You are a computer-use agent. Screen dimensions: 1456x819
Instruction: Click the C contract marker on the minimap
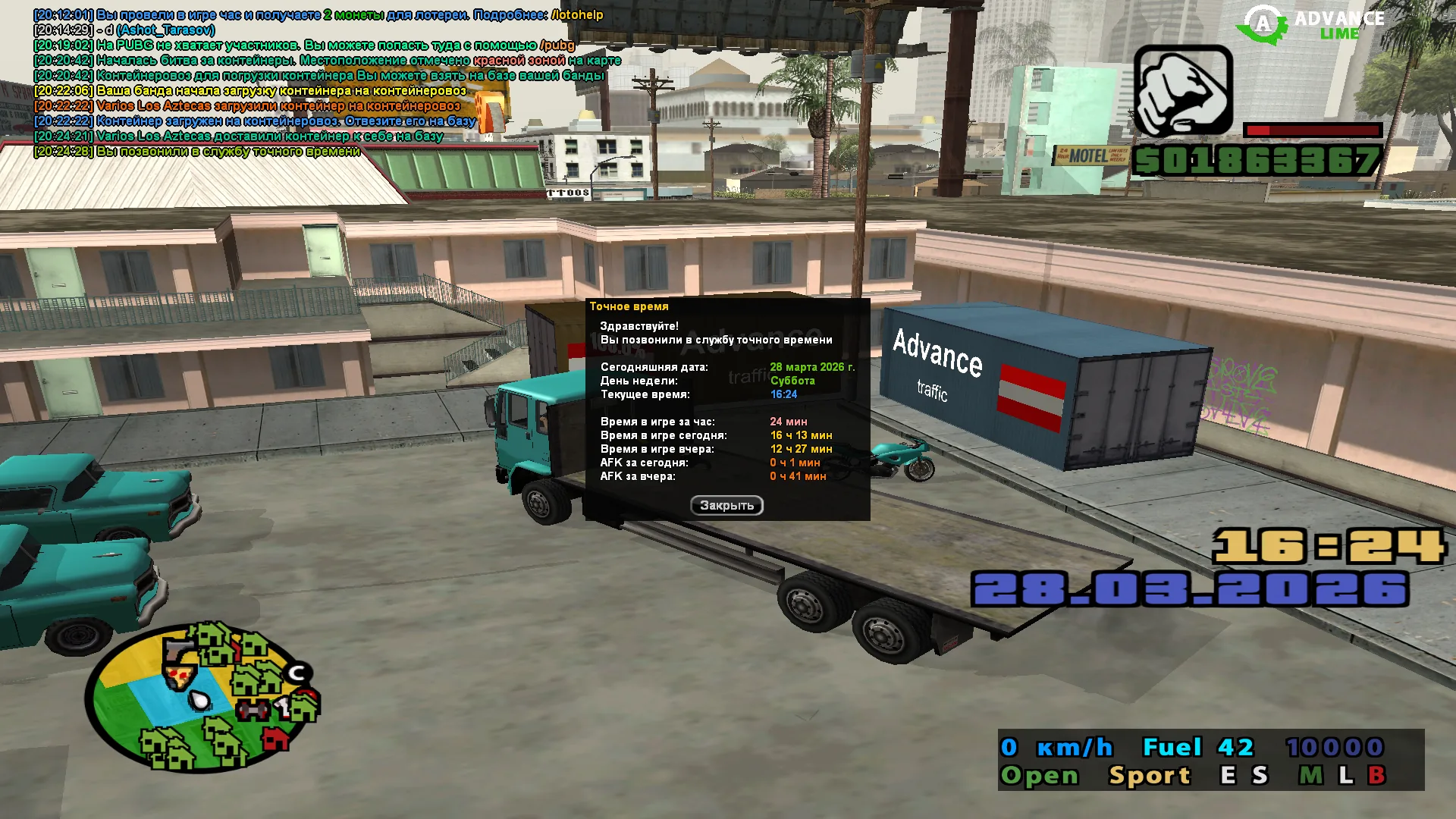pyautogui.click(x=297, y=673)
